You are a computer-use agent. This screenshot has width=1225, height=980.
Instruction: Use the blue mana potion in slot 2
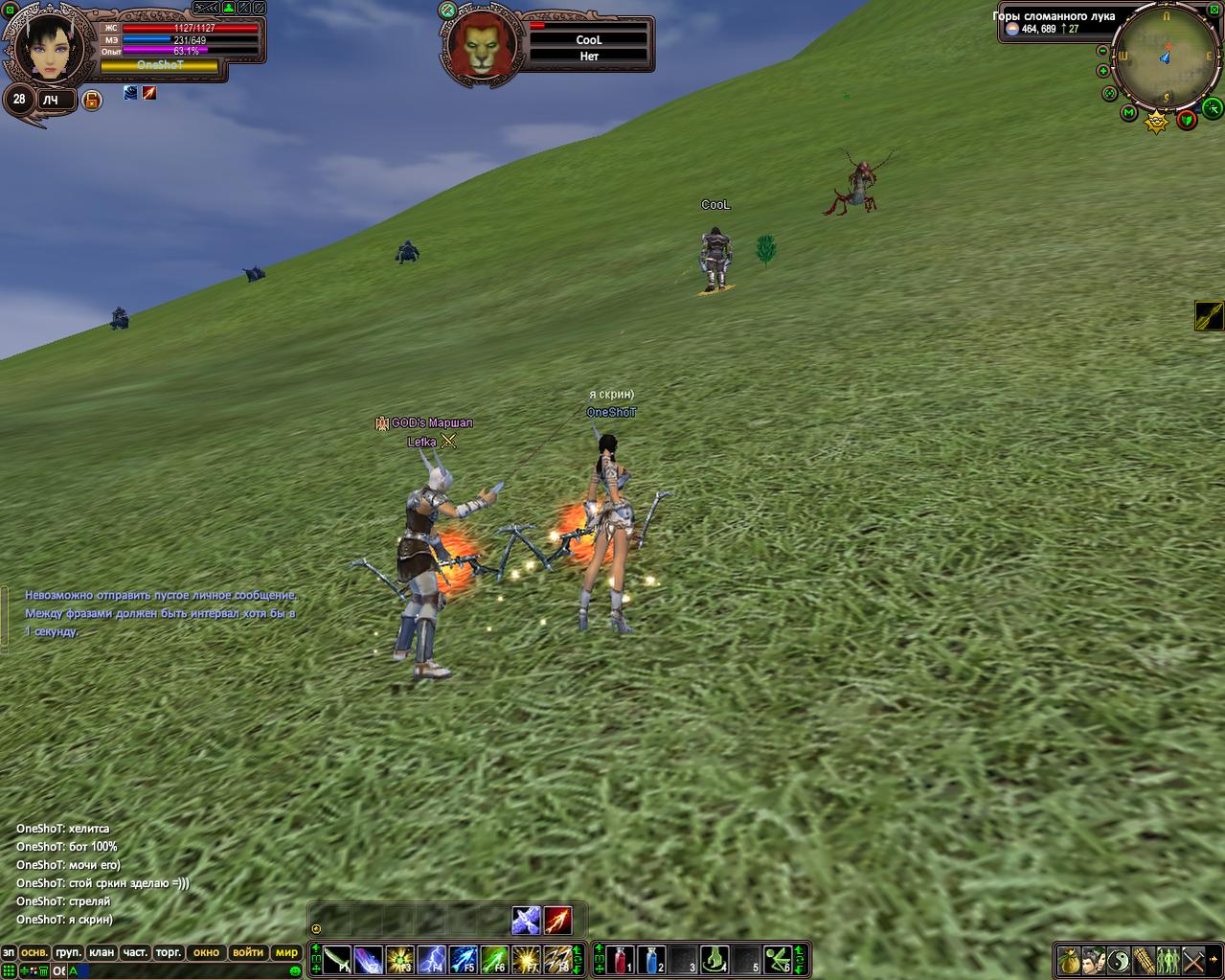(651, 959)
